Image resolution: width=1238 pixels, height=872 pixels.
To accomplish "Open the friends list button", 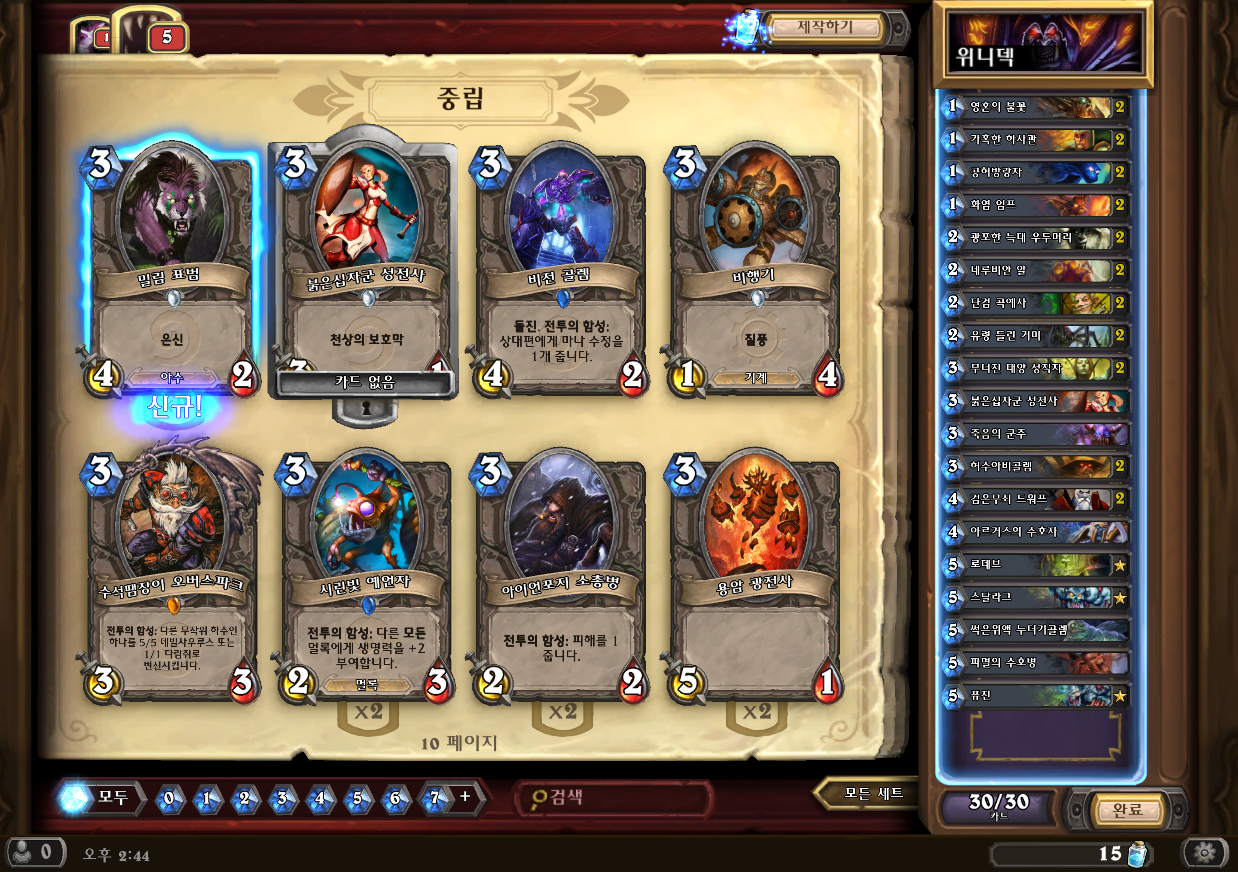I will tap(35, 853).
